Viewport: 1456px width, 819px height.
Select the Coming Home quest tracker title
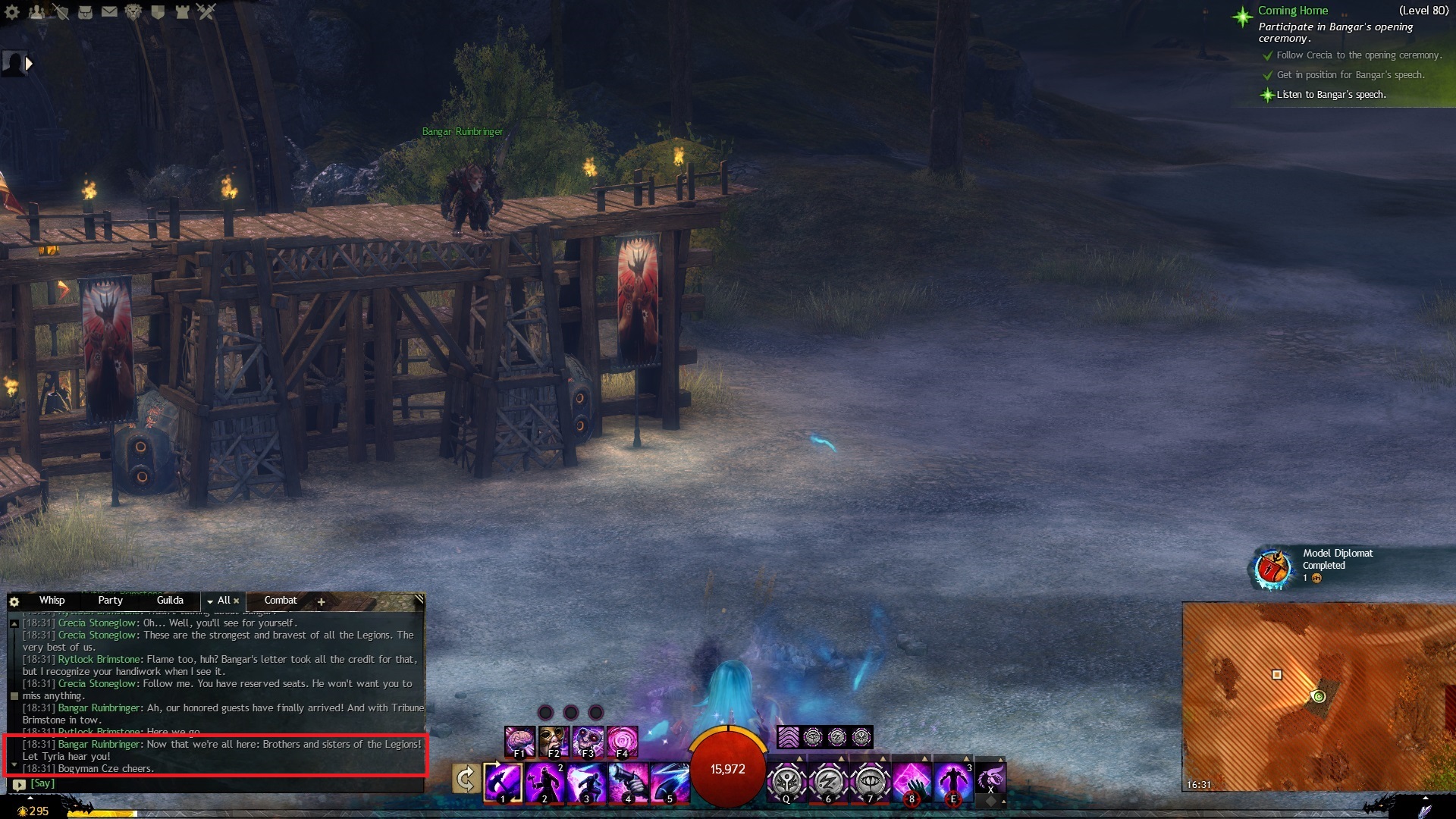(1293, 11)
